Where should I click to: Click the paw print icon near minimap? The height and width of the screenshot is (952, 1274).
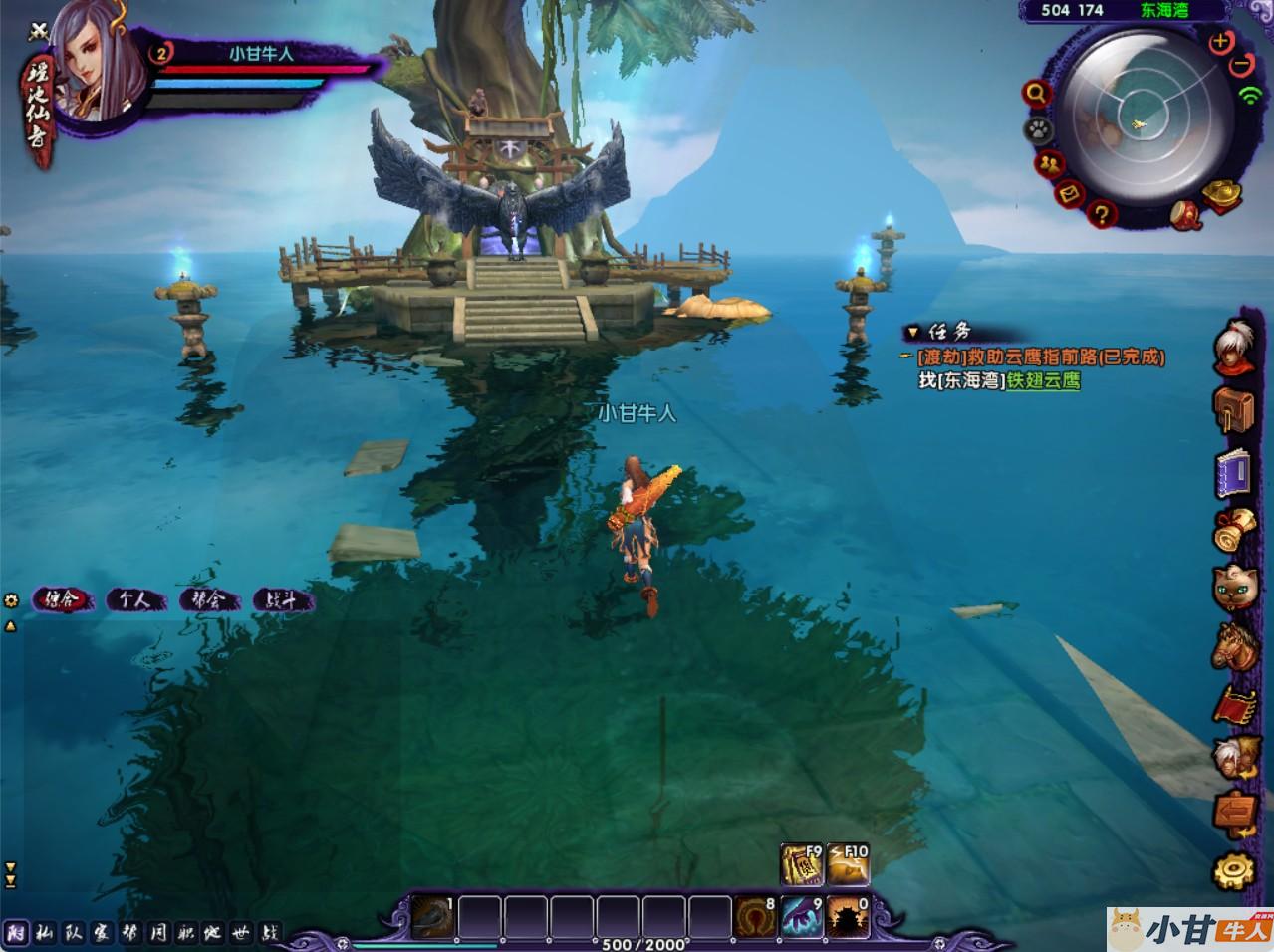(x=1036, y=128)
